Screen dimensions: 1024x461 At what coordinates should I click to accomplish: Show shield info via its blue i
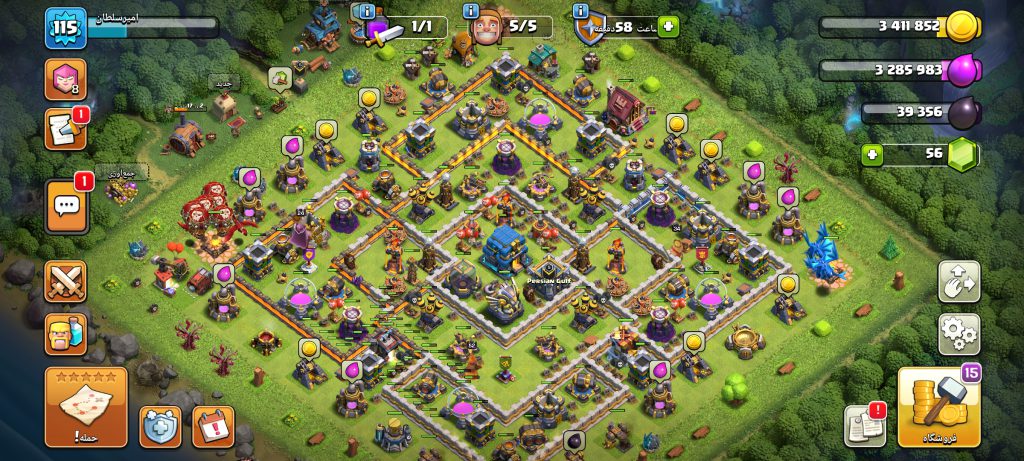coord(581,11)
